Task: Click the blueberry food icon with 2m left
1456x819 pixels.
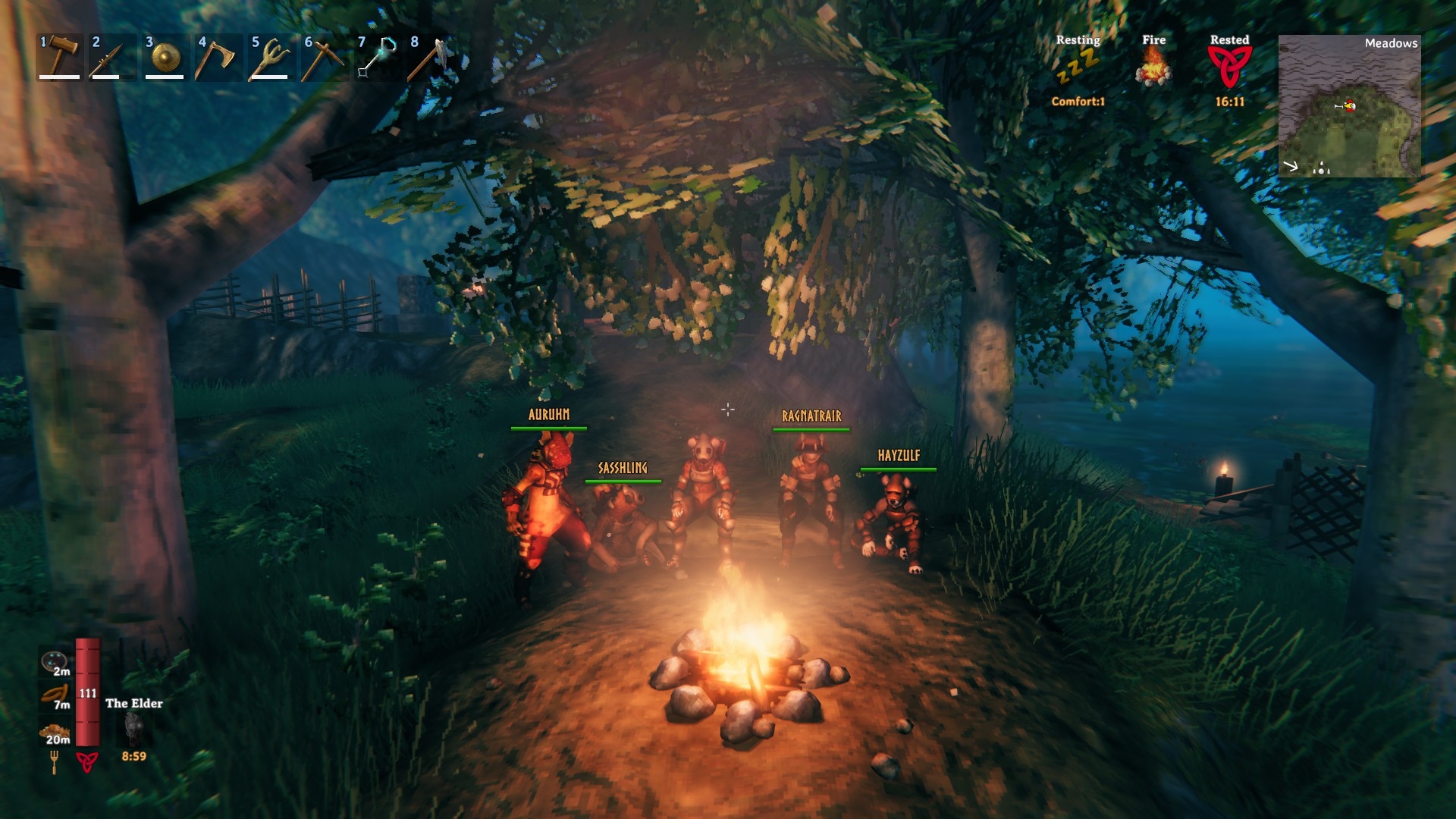Action: [55, 662]
